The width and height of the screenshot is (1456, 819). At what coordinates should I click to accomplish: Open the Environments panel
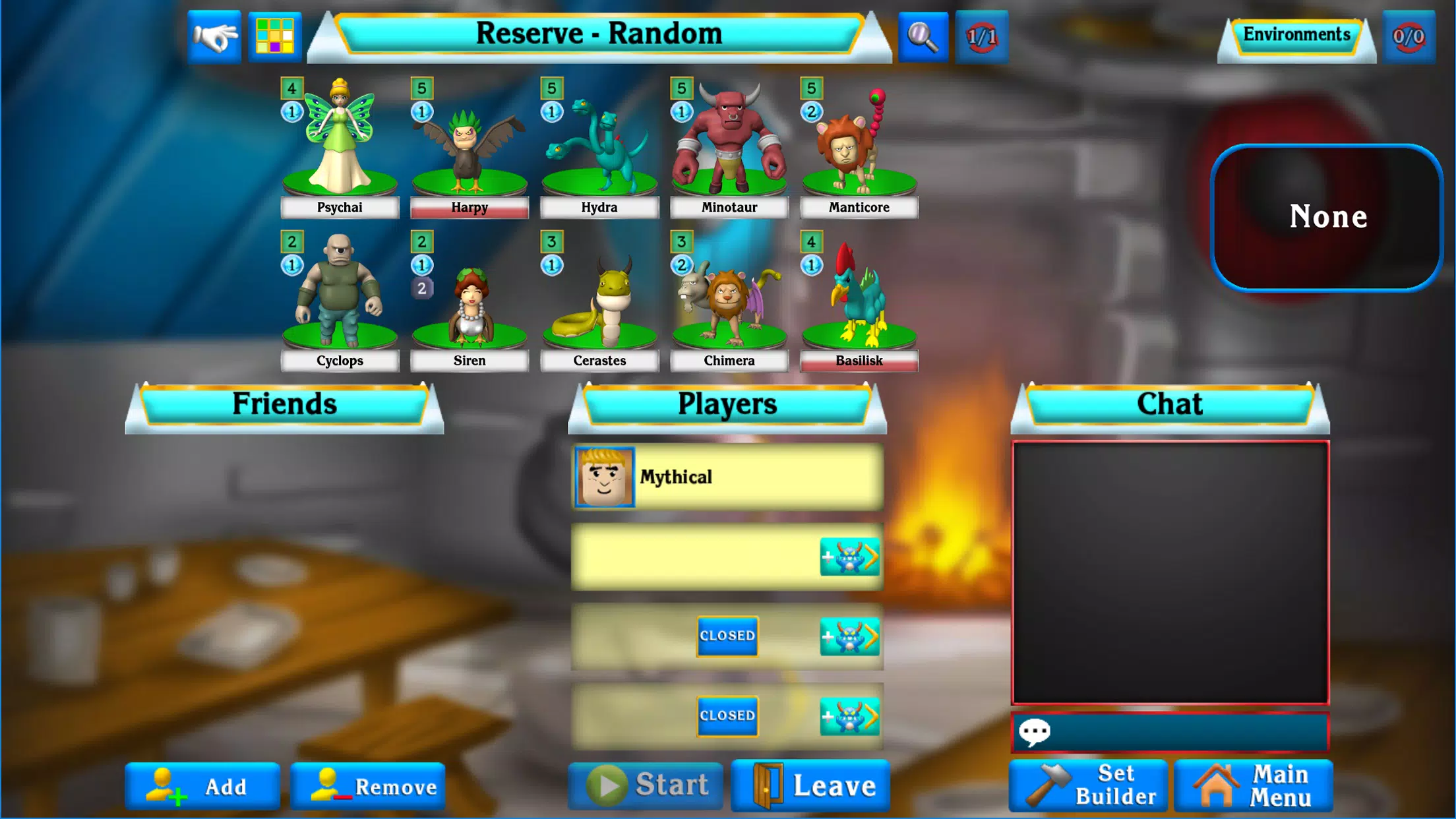1296,36
